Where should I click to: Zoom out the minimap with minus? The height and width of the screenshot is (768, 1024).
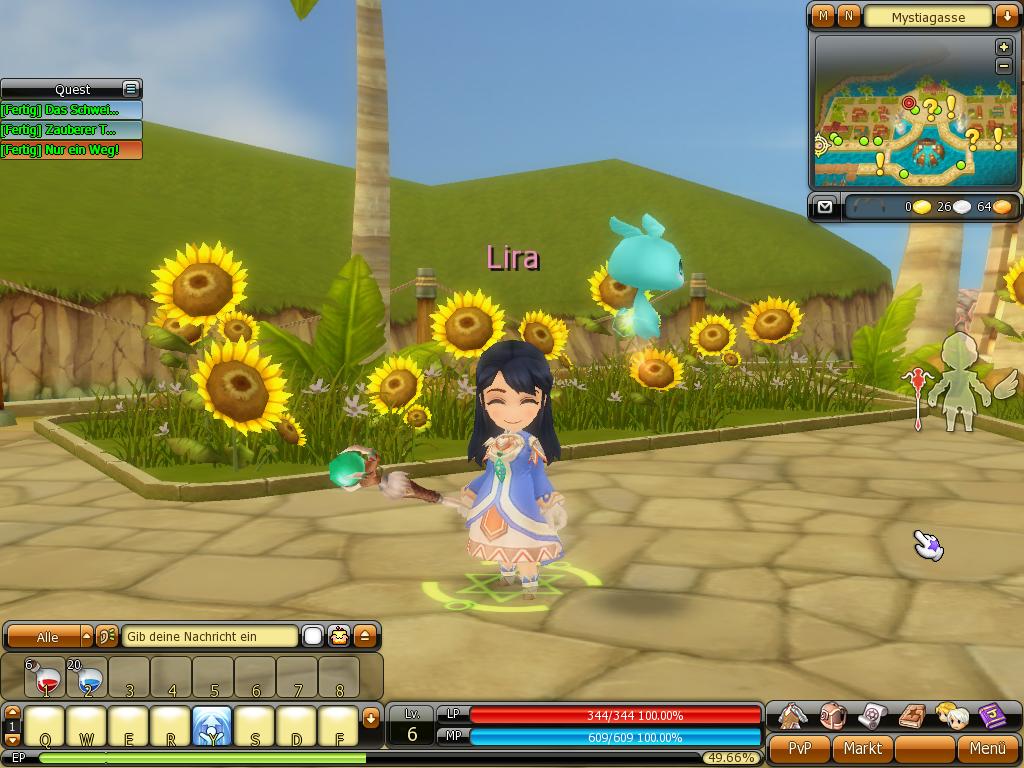tap(1004, 66)
